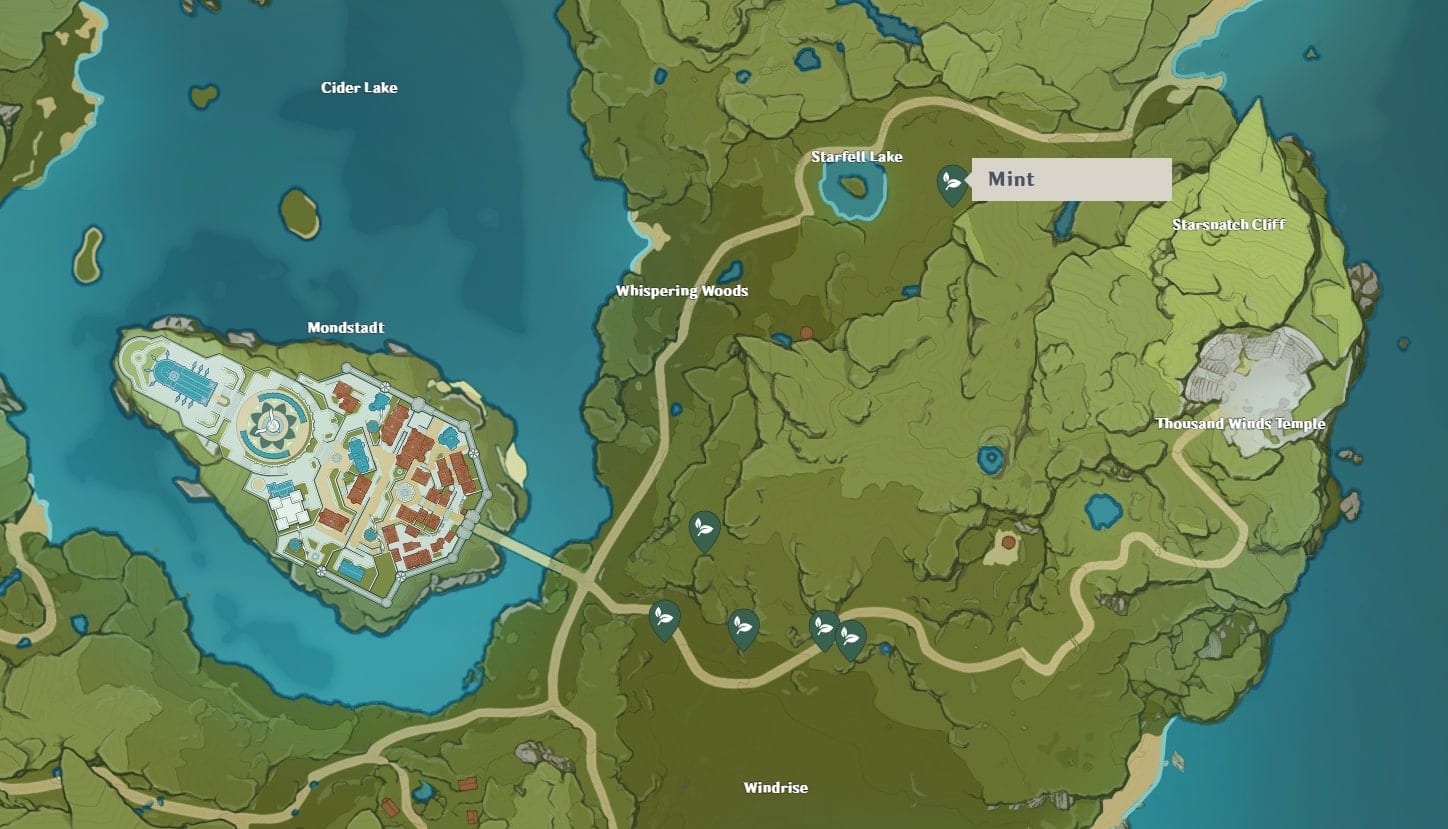Click the isolated Mint pin north of the Windrise road

[703, 529]
